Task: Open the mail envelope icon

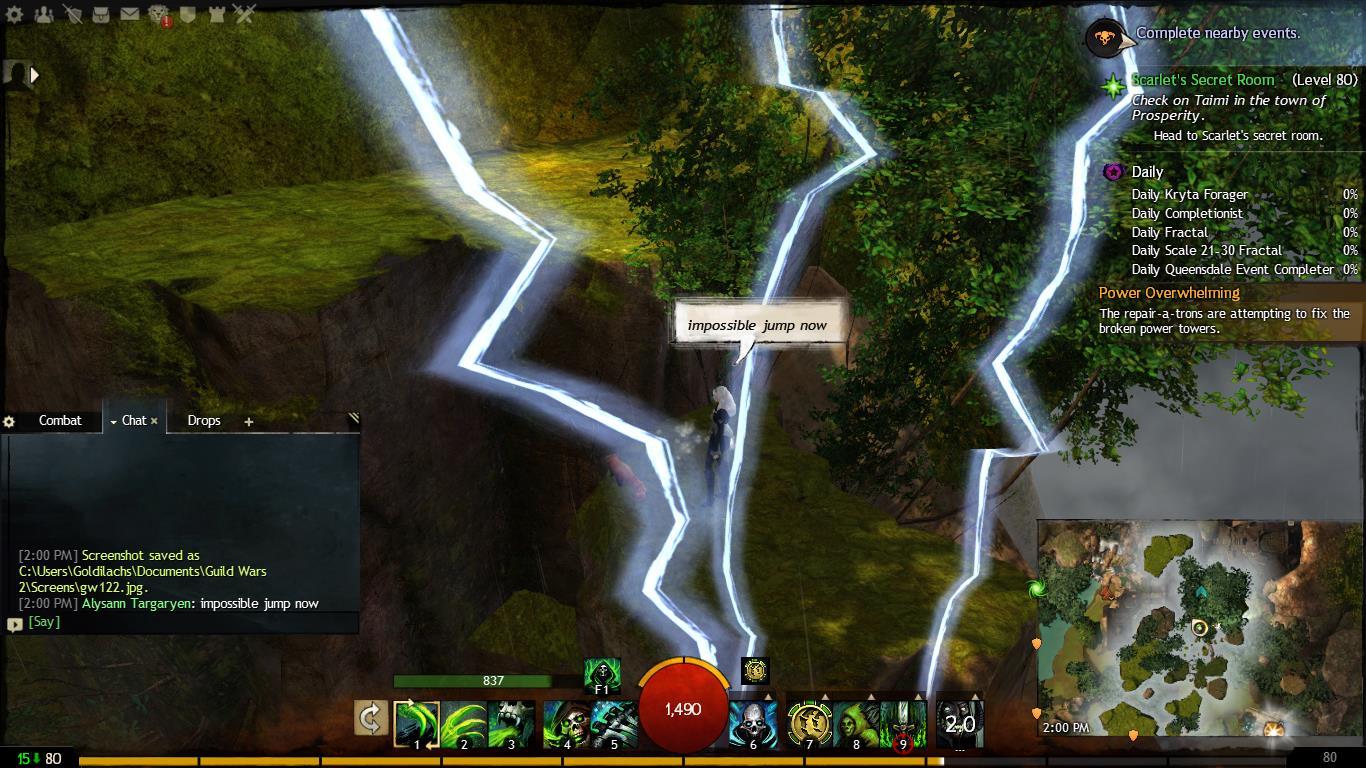Action: (x=130, y=14)
